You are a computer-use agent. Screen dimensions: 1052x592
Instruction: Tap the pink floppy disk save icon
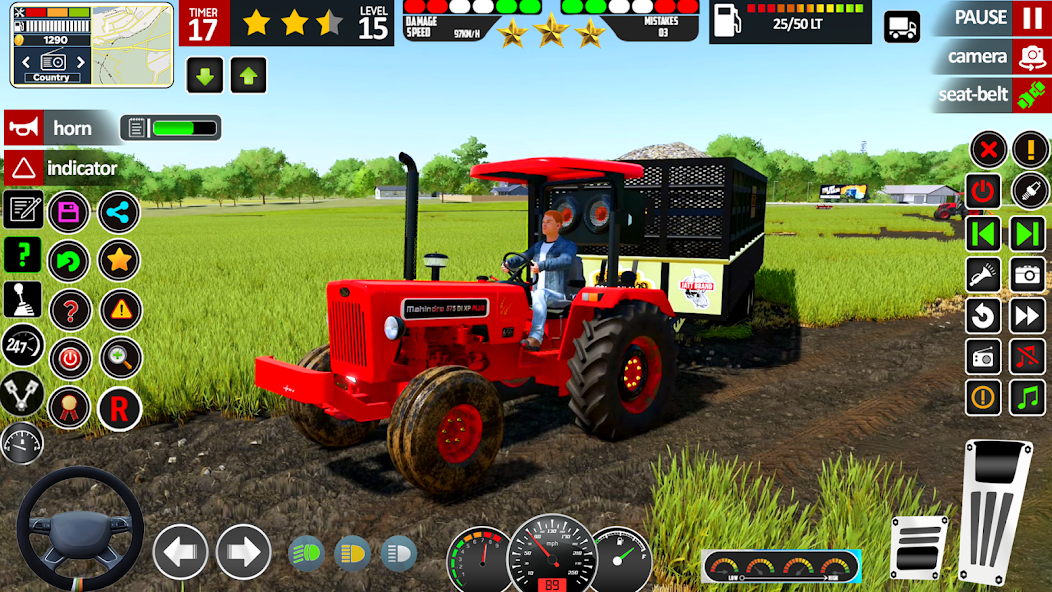click(69, 212)
